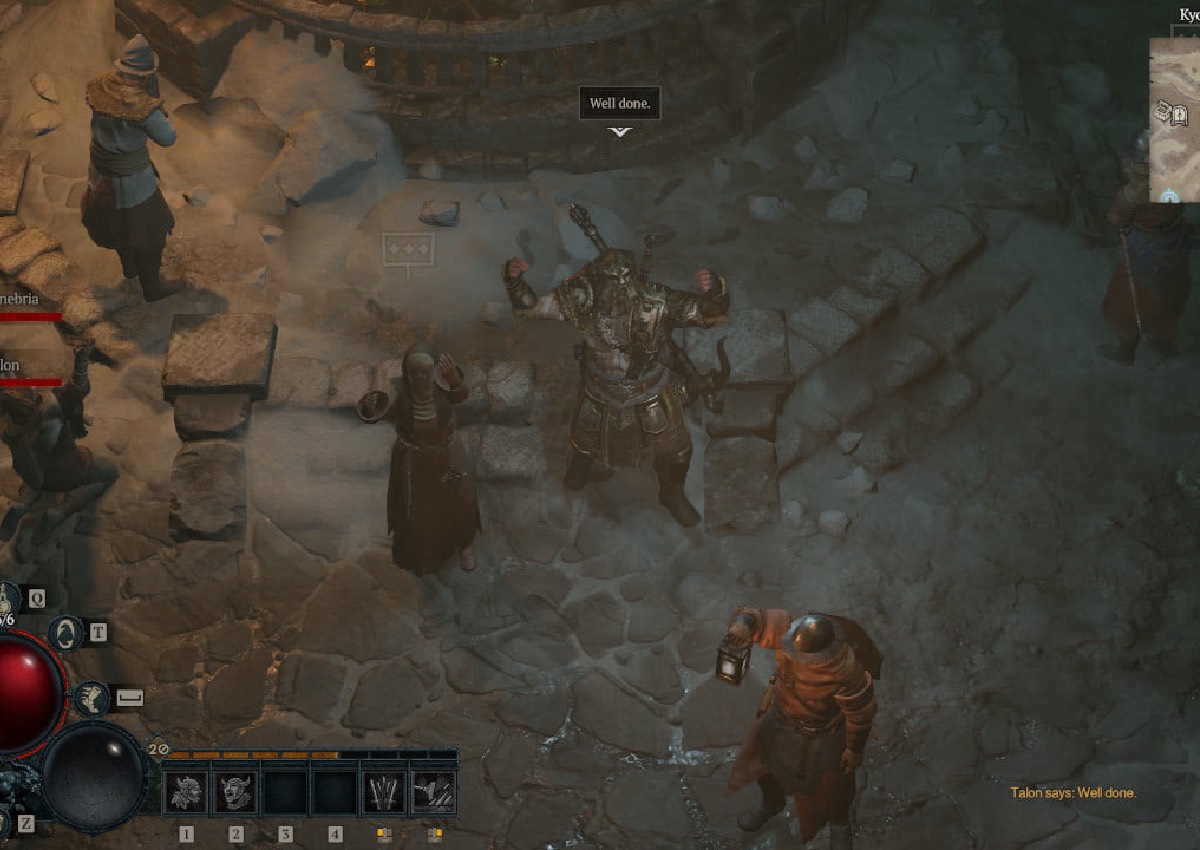Drink the healing potion
The height and width of the screenshot is (850, 1200).
(8, 600)
